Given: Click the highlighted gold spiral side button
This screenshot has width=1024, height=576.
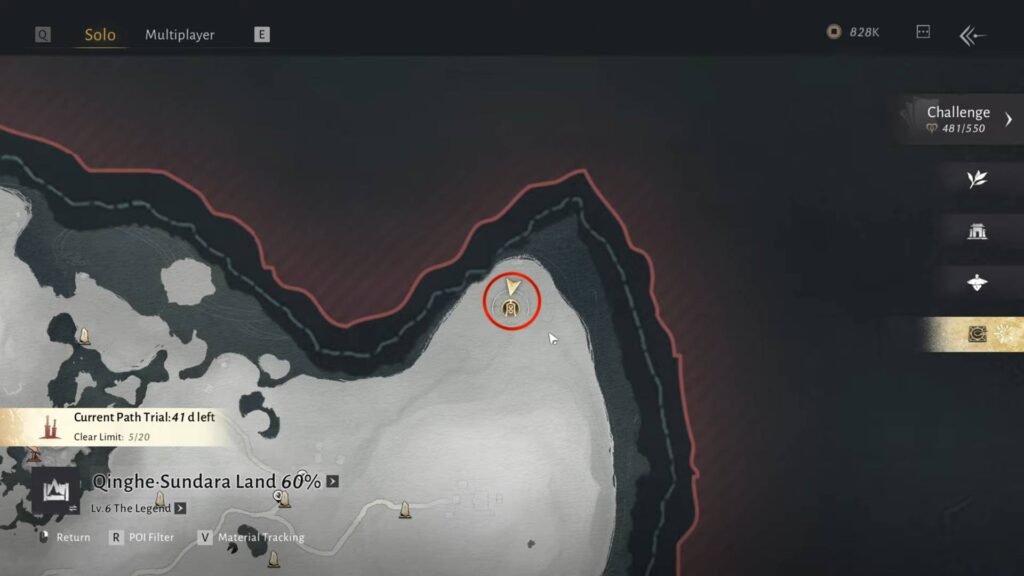Looking at the screenshot, I should [977, 335].
